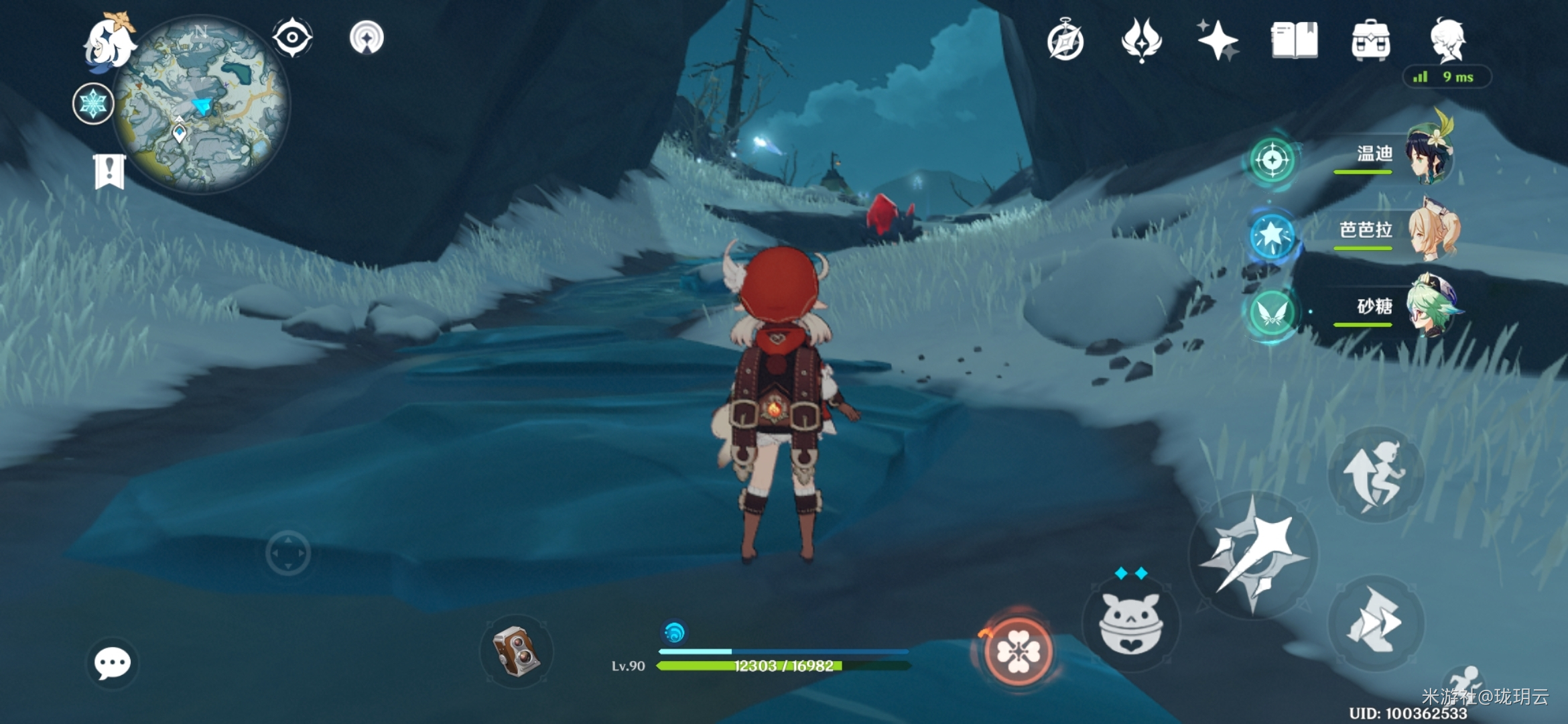The width and height of the screenshot is (1568, 724).
Task: Open the chat speech bubble
Action: (x=112, y=663)
